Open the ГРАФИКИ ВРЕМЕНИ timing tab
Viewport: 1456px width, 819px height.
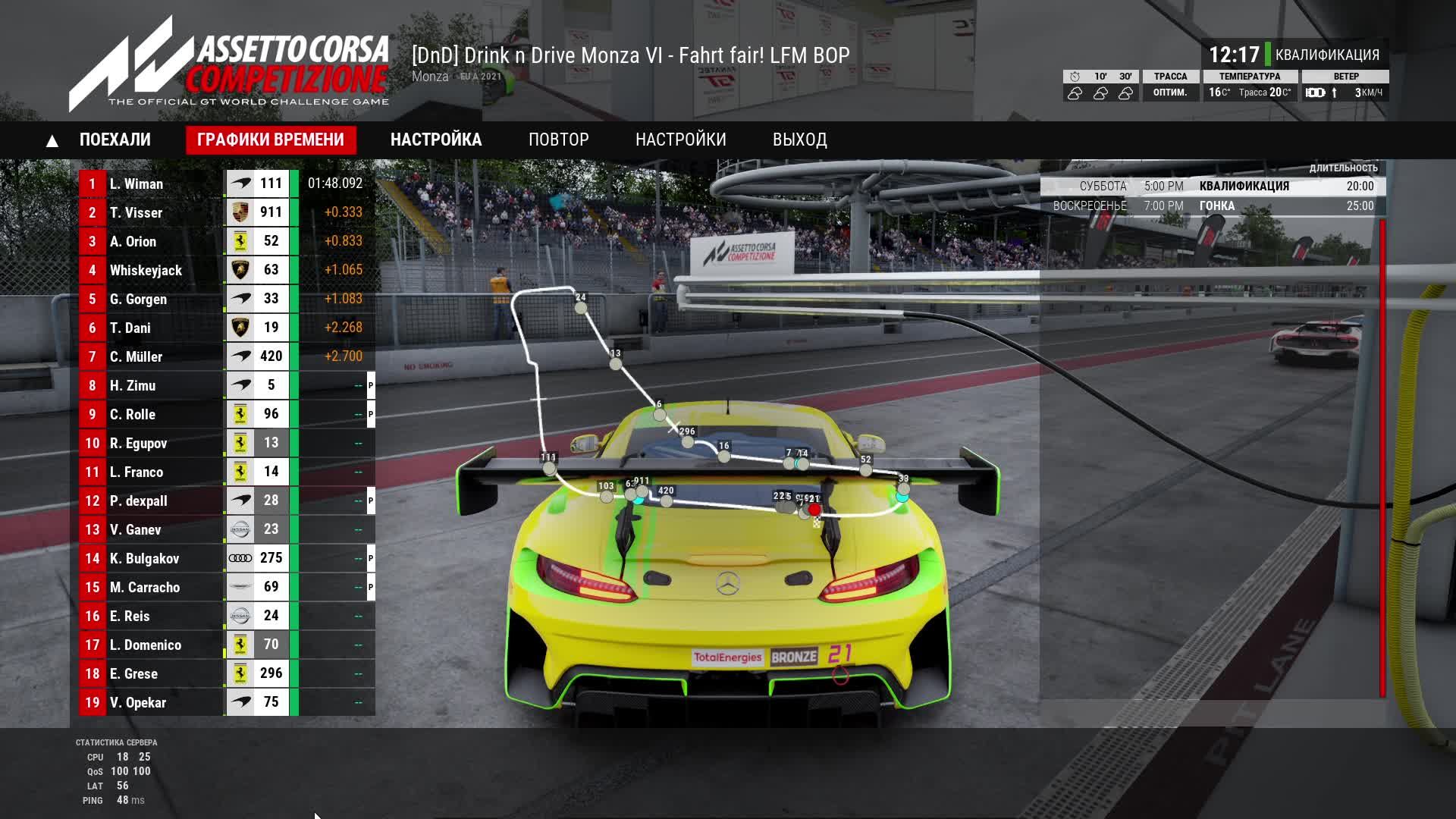[271, 140]
